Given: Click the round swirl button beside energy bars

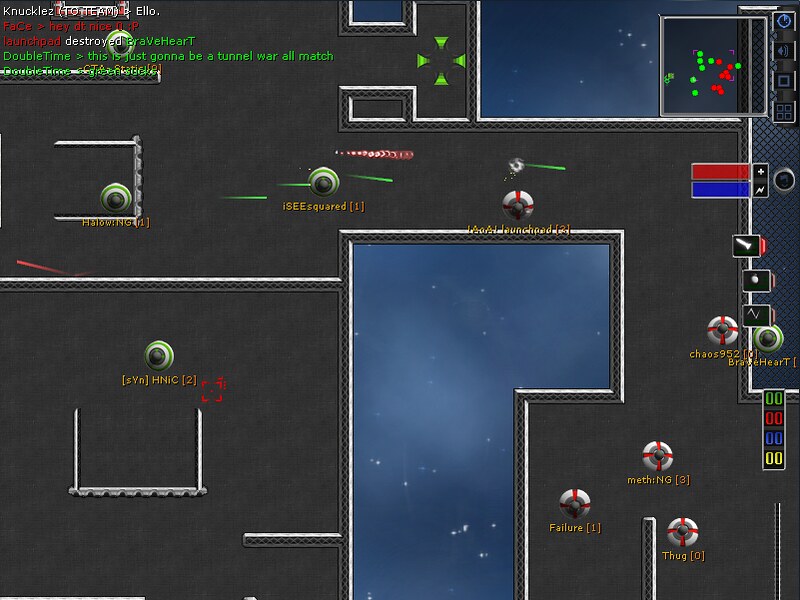Looking at the screenshot, I should (784, 179).
